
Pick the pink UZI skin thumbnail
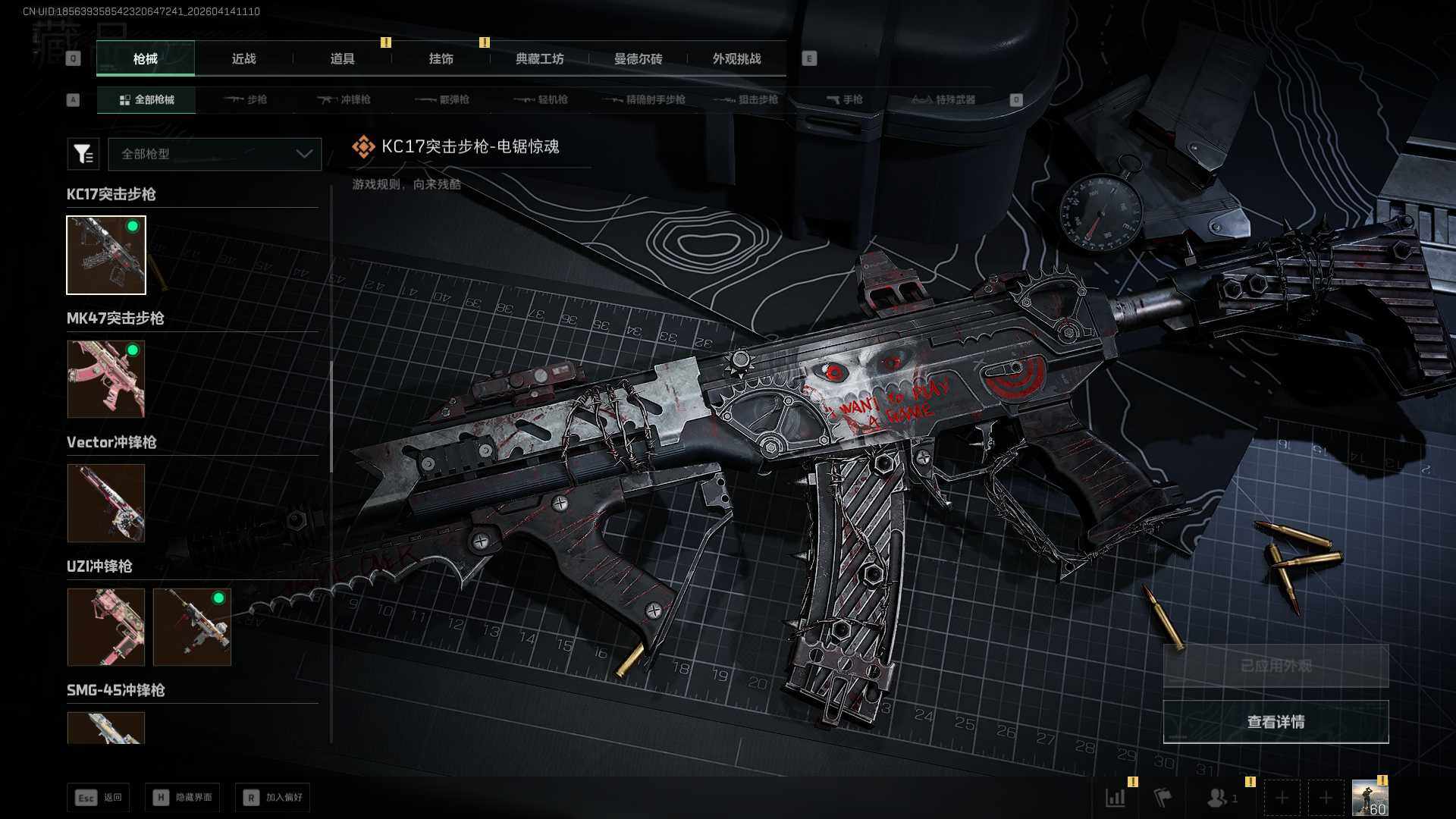(106, 627)
